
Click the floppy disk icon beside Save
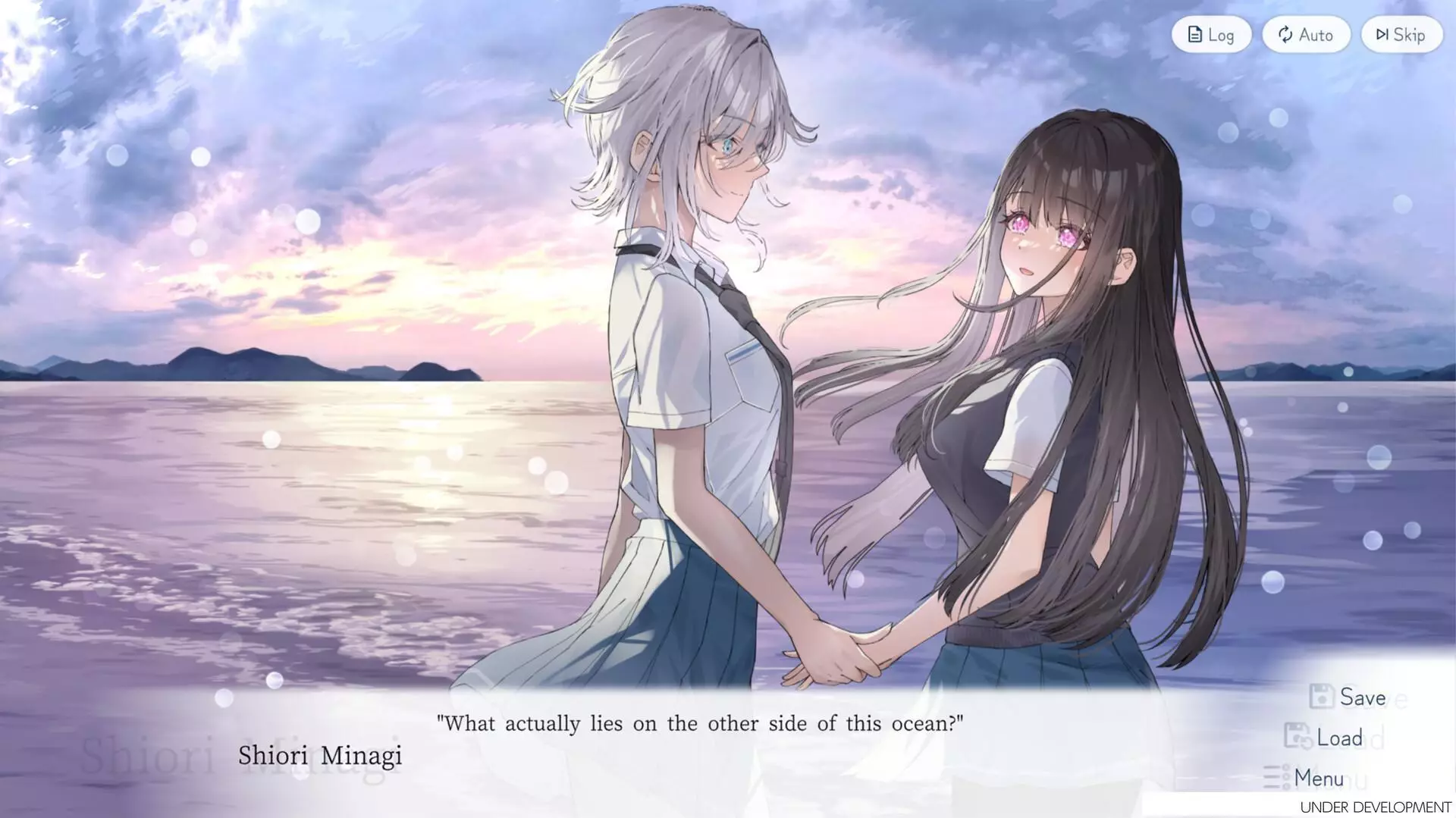[1321, 696]
